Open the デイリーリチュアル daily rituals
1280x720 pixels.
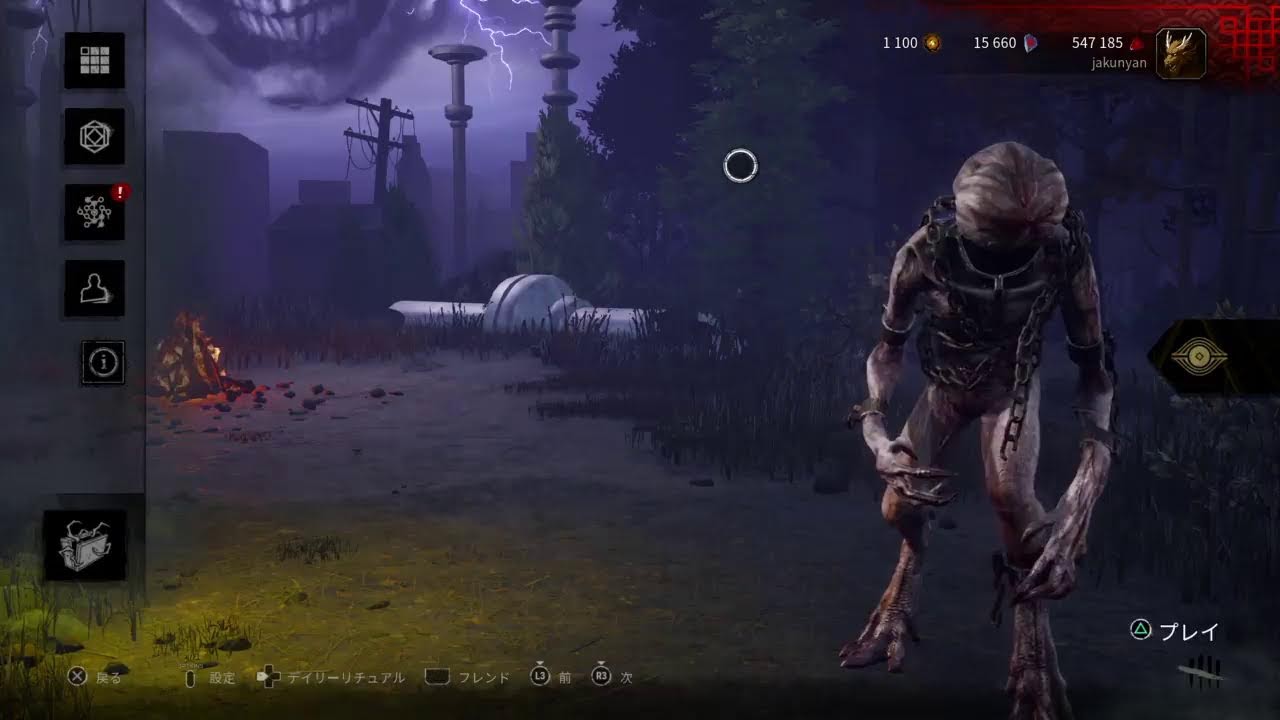331,677
